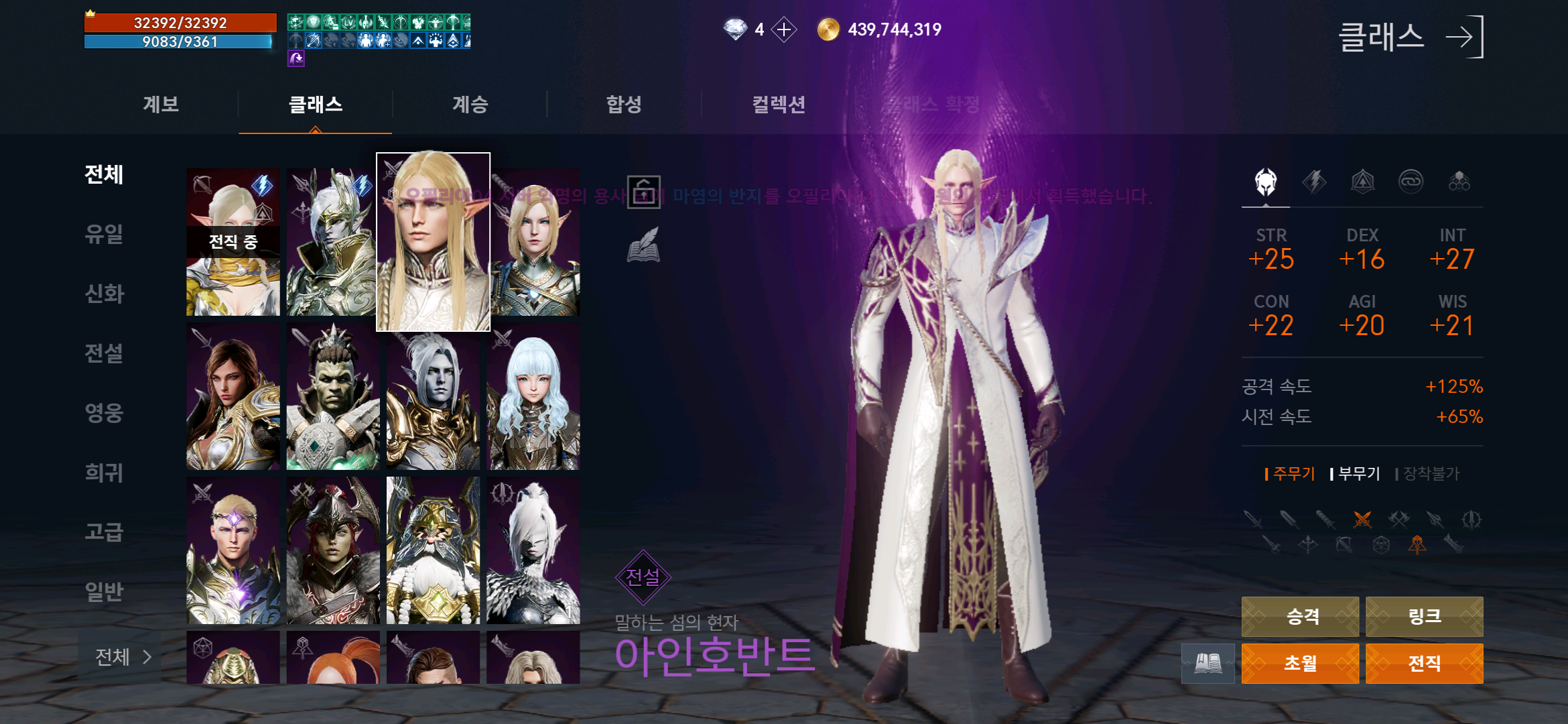Filter classes by 신화 grade
This screenshot has height=724, width=1568.
(x=105, y=294)
